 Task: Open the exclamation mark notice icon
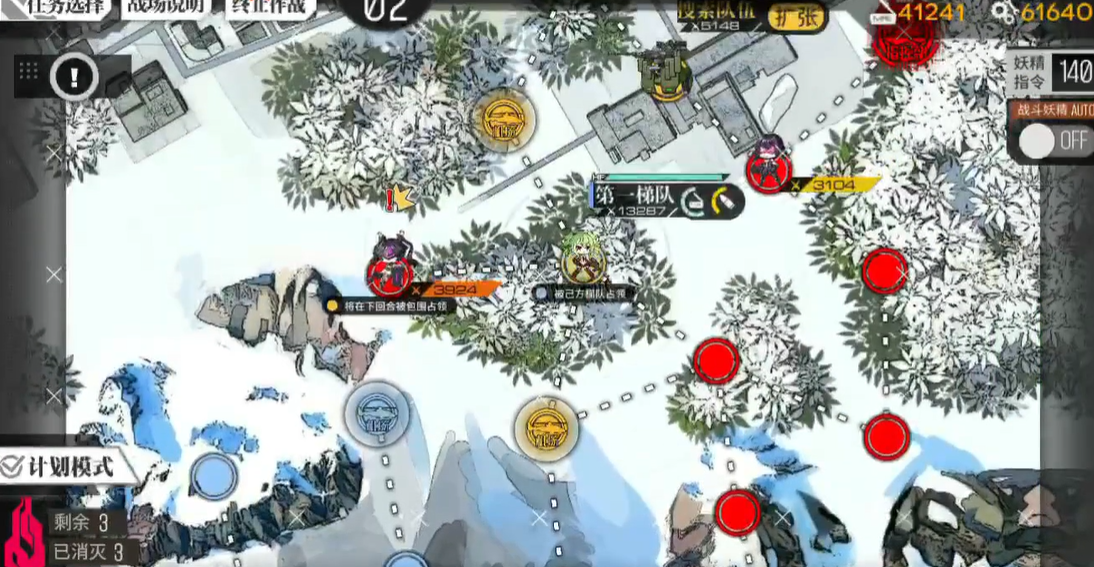tap(76, 76)
